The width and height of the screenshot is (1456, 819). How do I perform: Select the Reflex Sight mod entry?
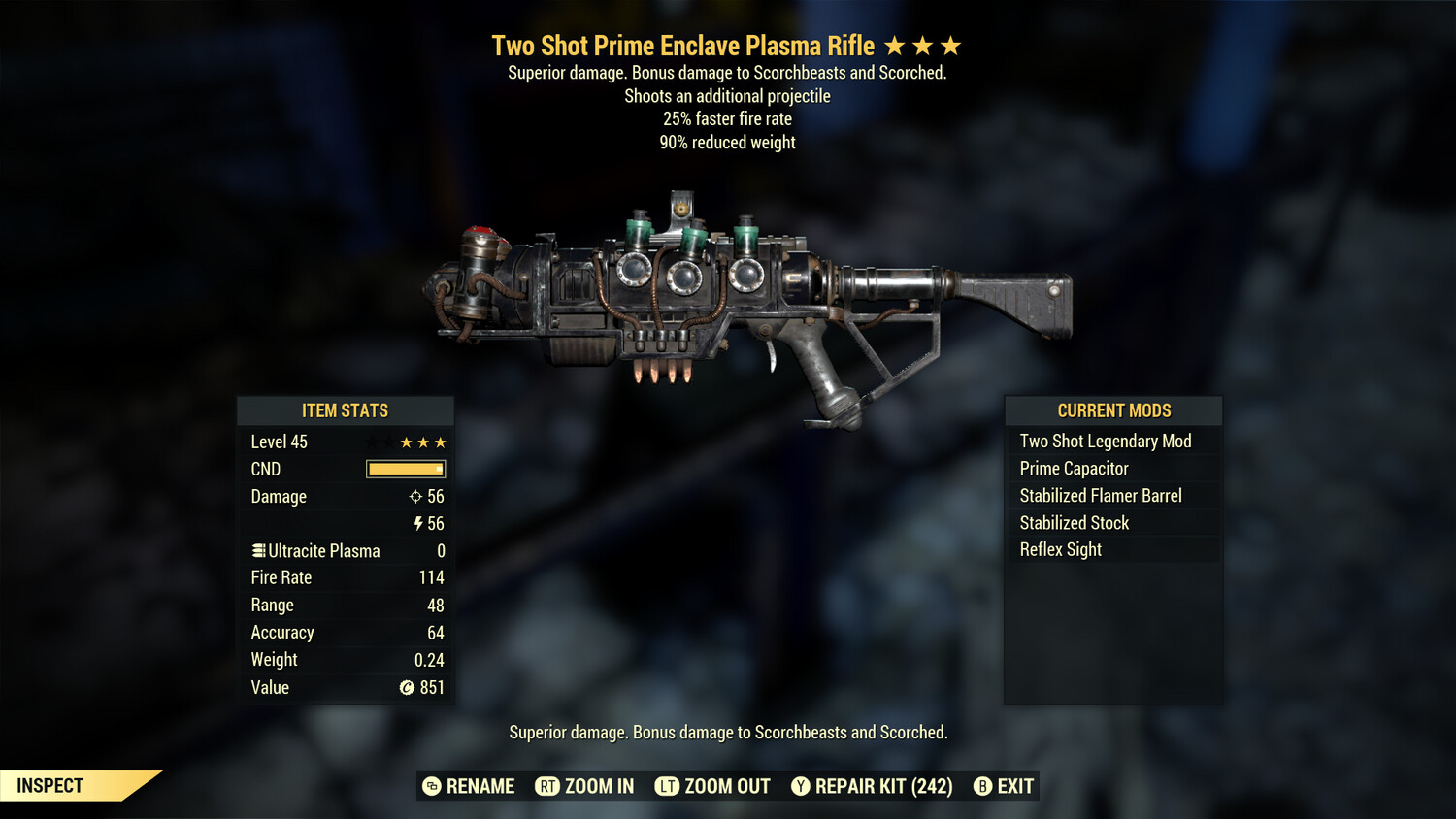(1059, 549)
